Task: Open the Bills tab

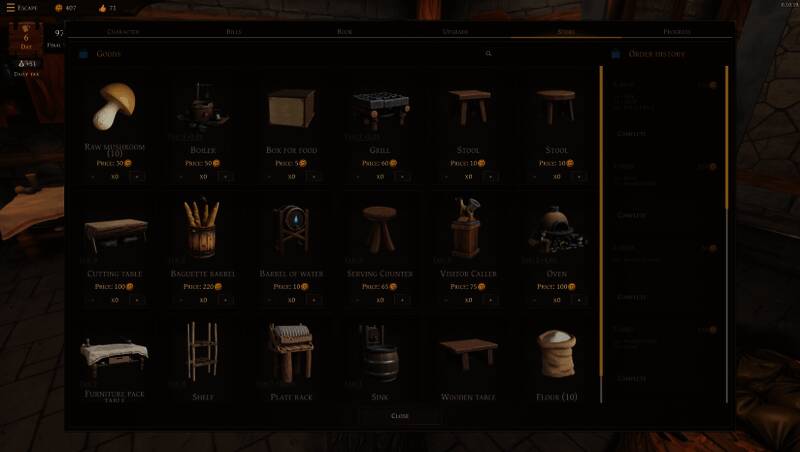Action: point(233,32)
